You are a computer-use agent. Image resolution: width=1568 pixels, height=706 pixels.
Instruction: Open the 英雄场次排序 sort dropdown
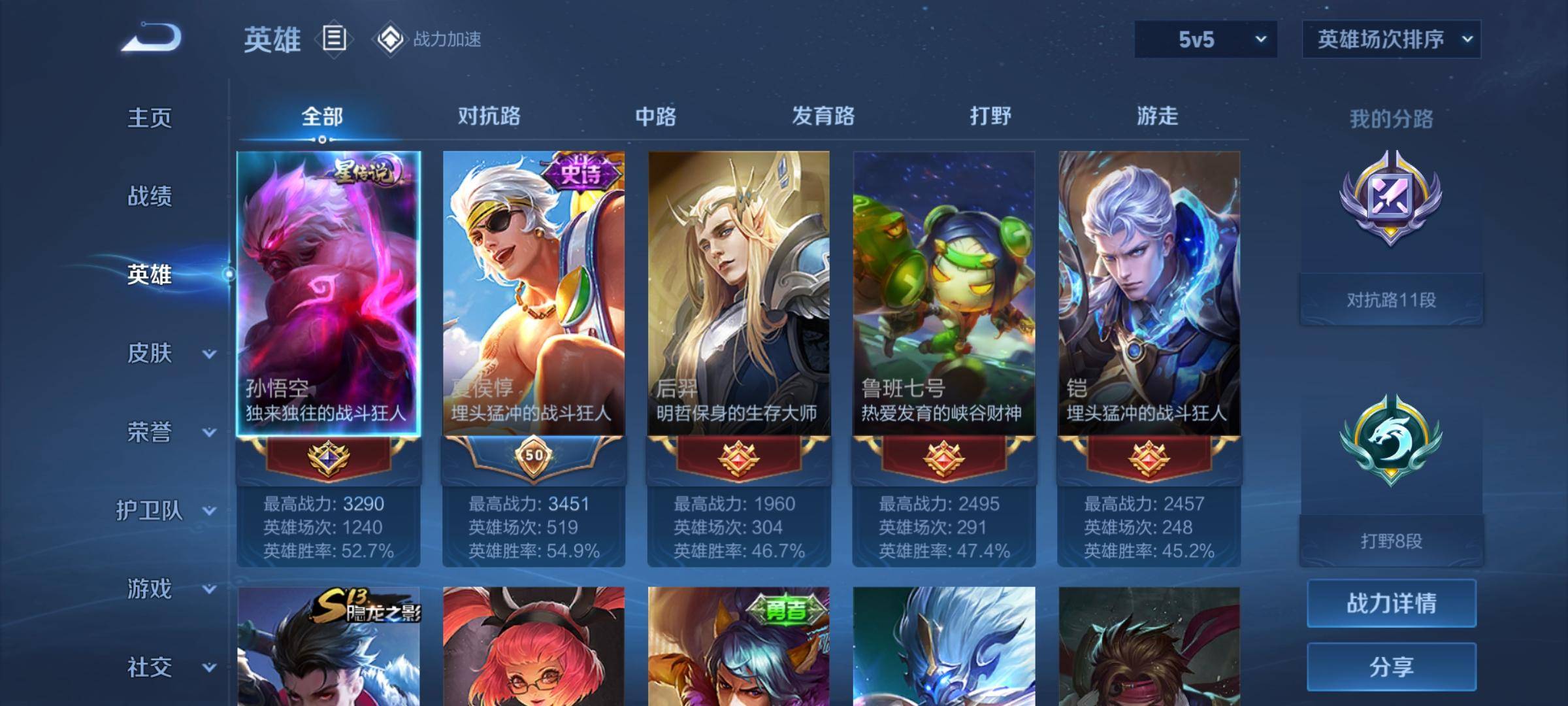(x=1391, y=40)
